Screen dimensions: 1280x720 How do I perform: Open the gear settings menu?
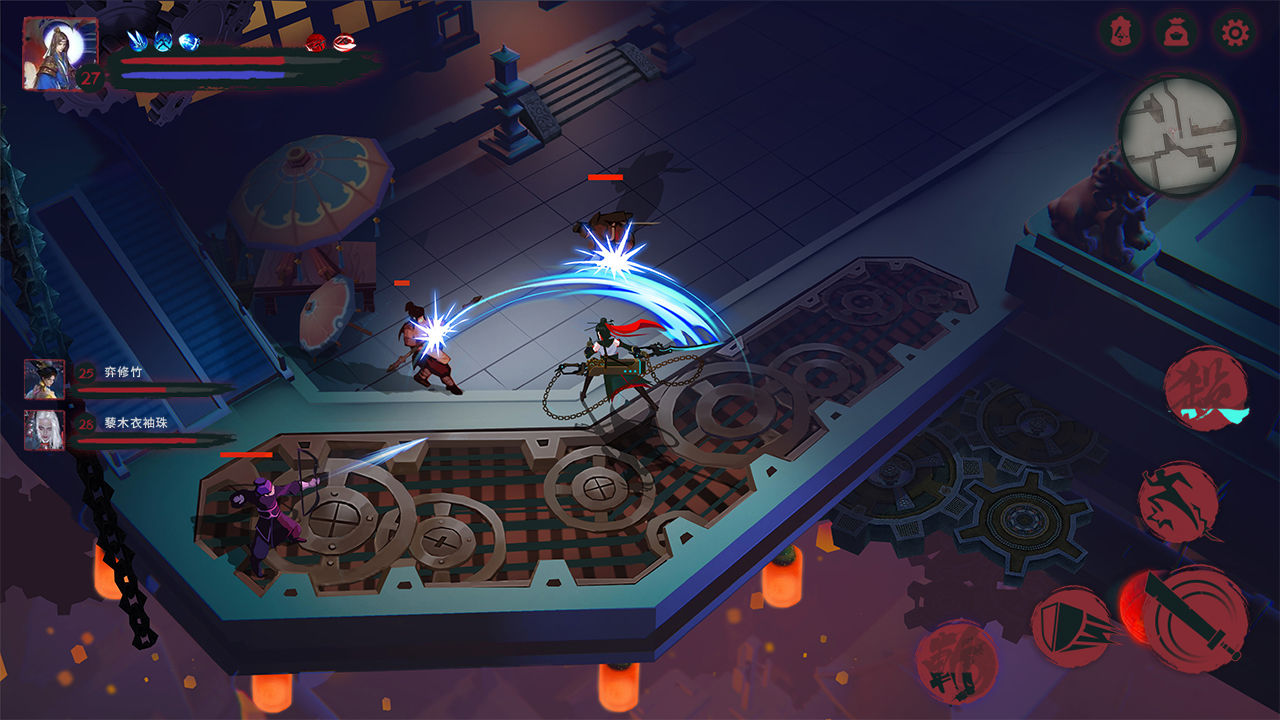click(1236, 33)
